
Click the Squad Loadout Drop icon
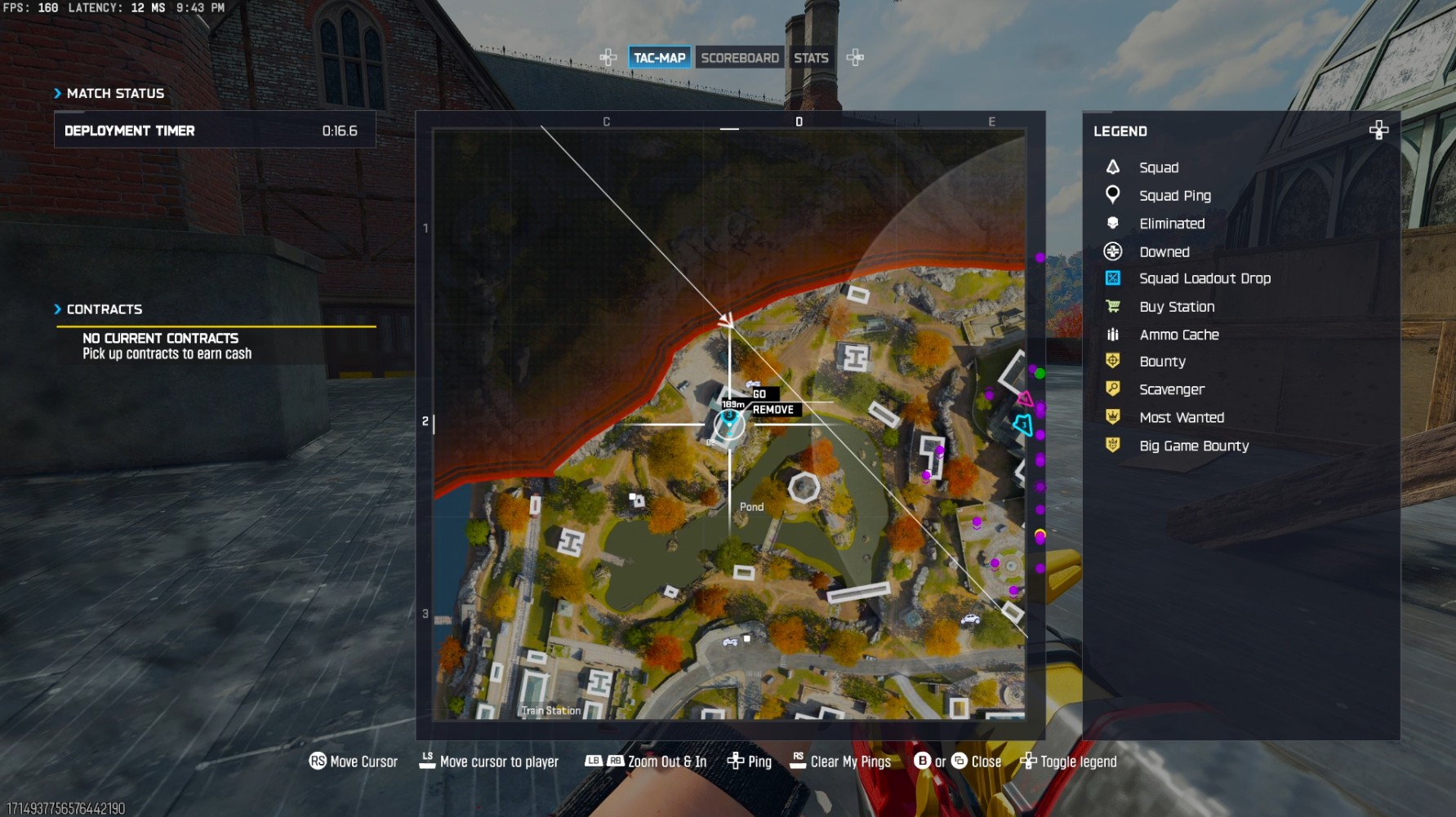click(1114, 278)
